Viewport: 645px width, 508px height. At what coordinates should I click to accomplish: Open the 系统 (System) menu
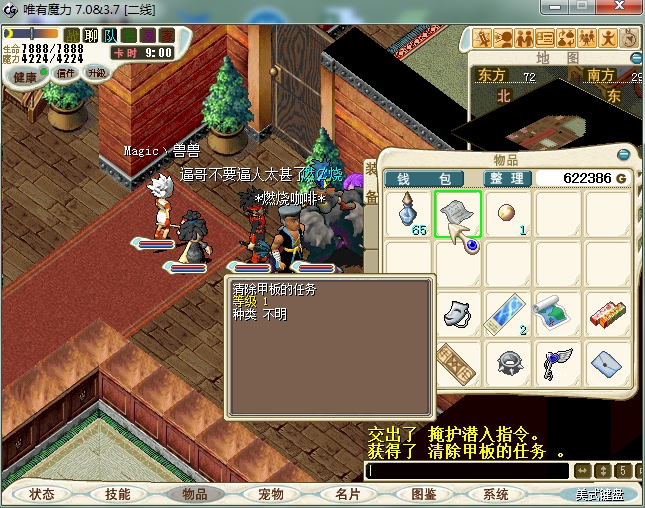click(x=496, y=494)
